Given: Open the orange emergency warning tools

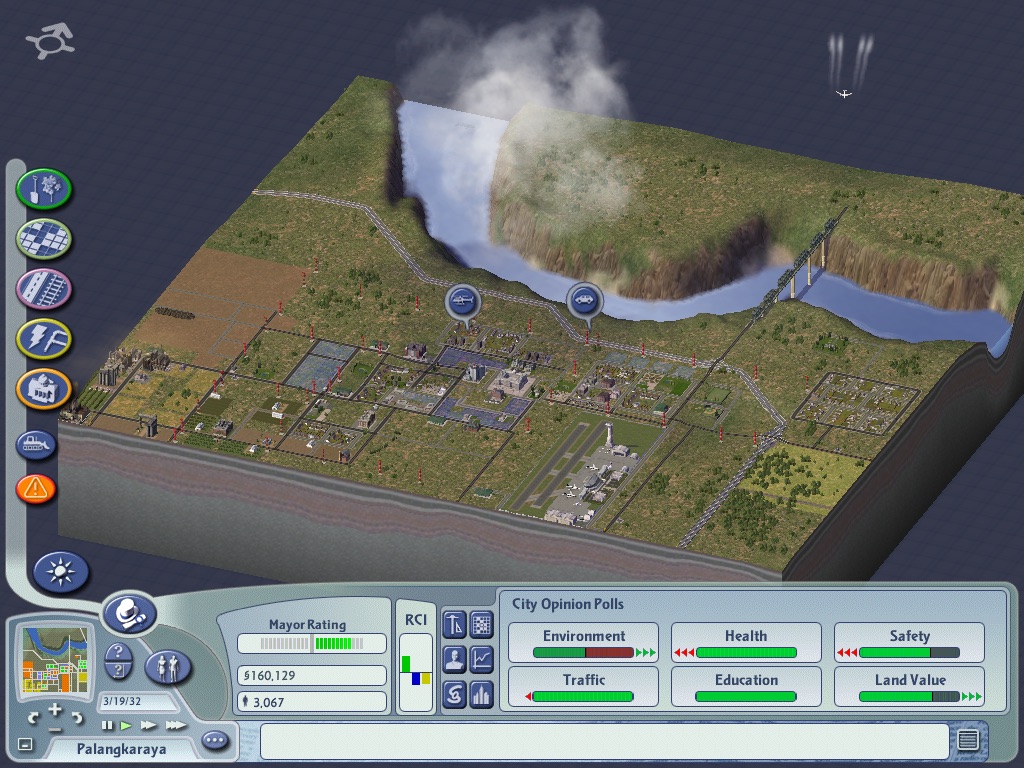Looking at the screenshot, I should pos(36,489).
